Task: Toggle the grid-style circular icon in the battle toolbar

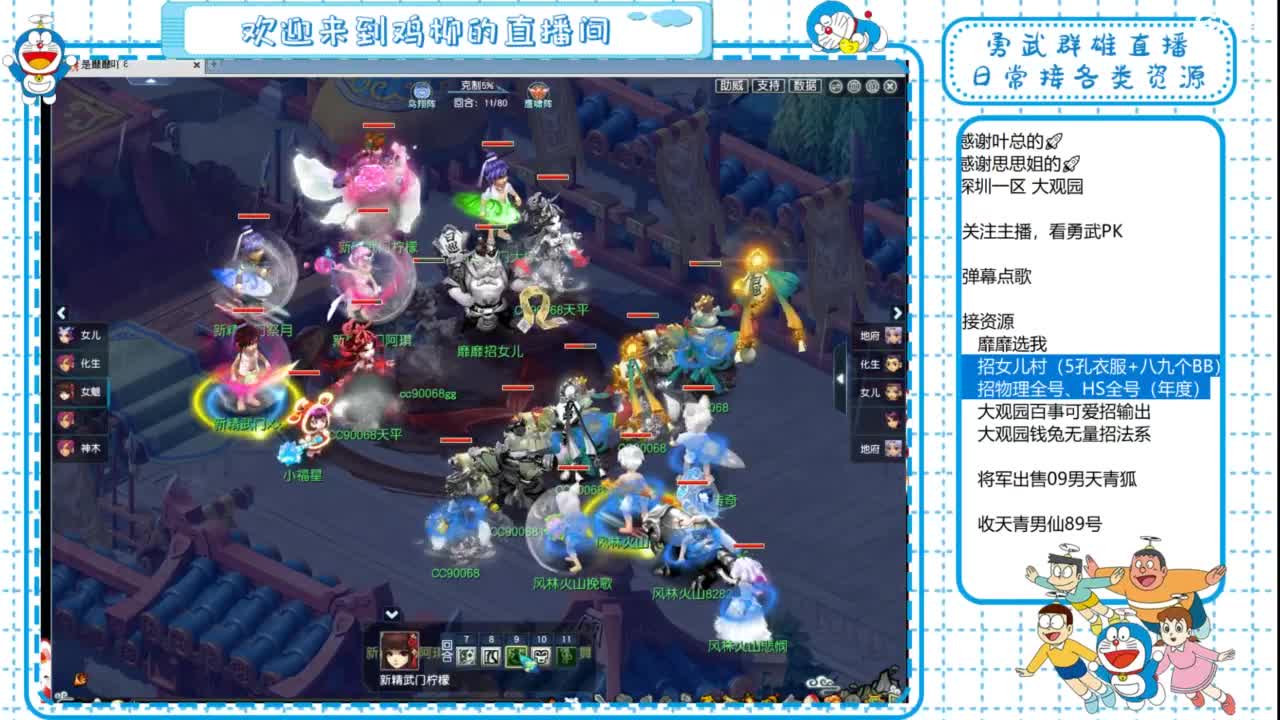Action: (x=853, y=86)
